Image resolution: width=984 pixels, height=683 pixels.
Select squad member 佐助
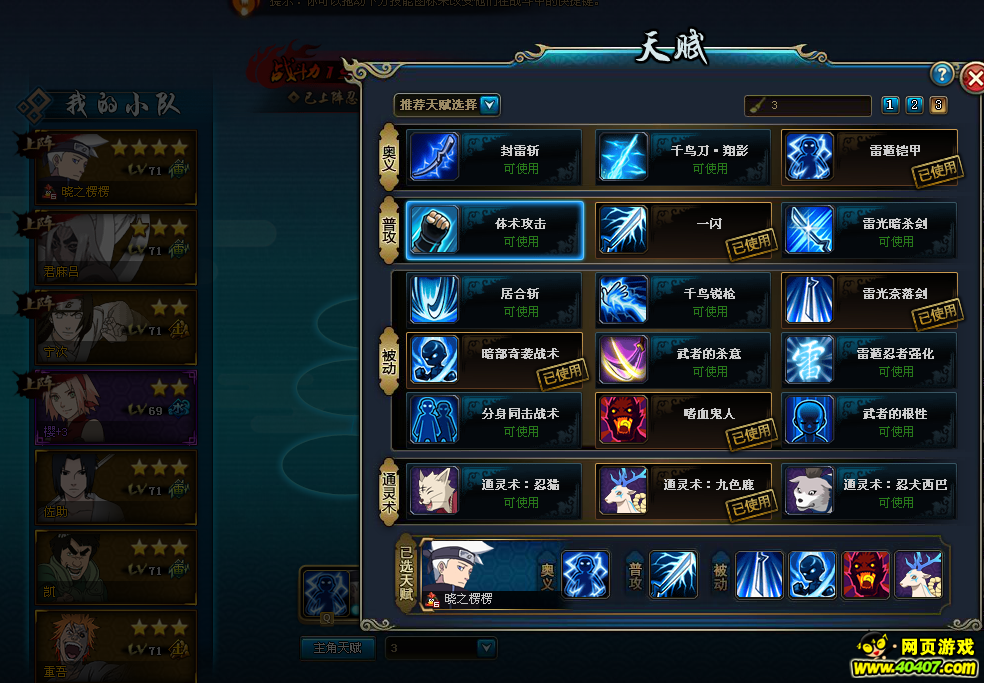pyautogui.click(x=115, y=486)
